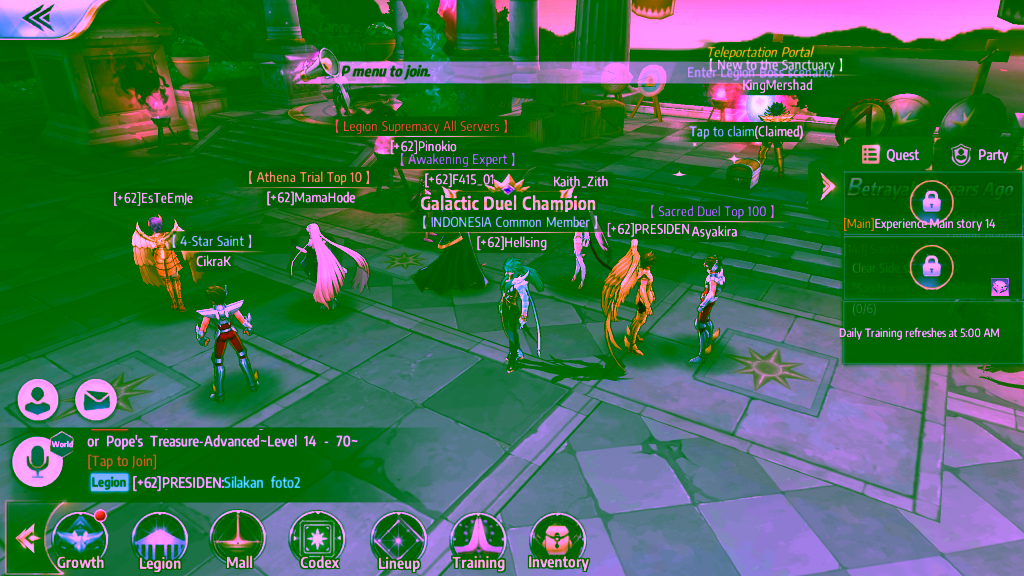Open the Growth menu
The height and width of the screenshot is (576, 1024).
80,541
